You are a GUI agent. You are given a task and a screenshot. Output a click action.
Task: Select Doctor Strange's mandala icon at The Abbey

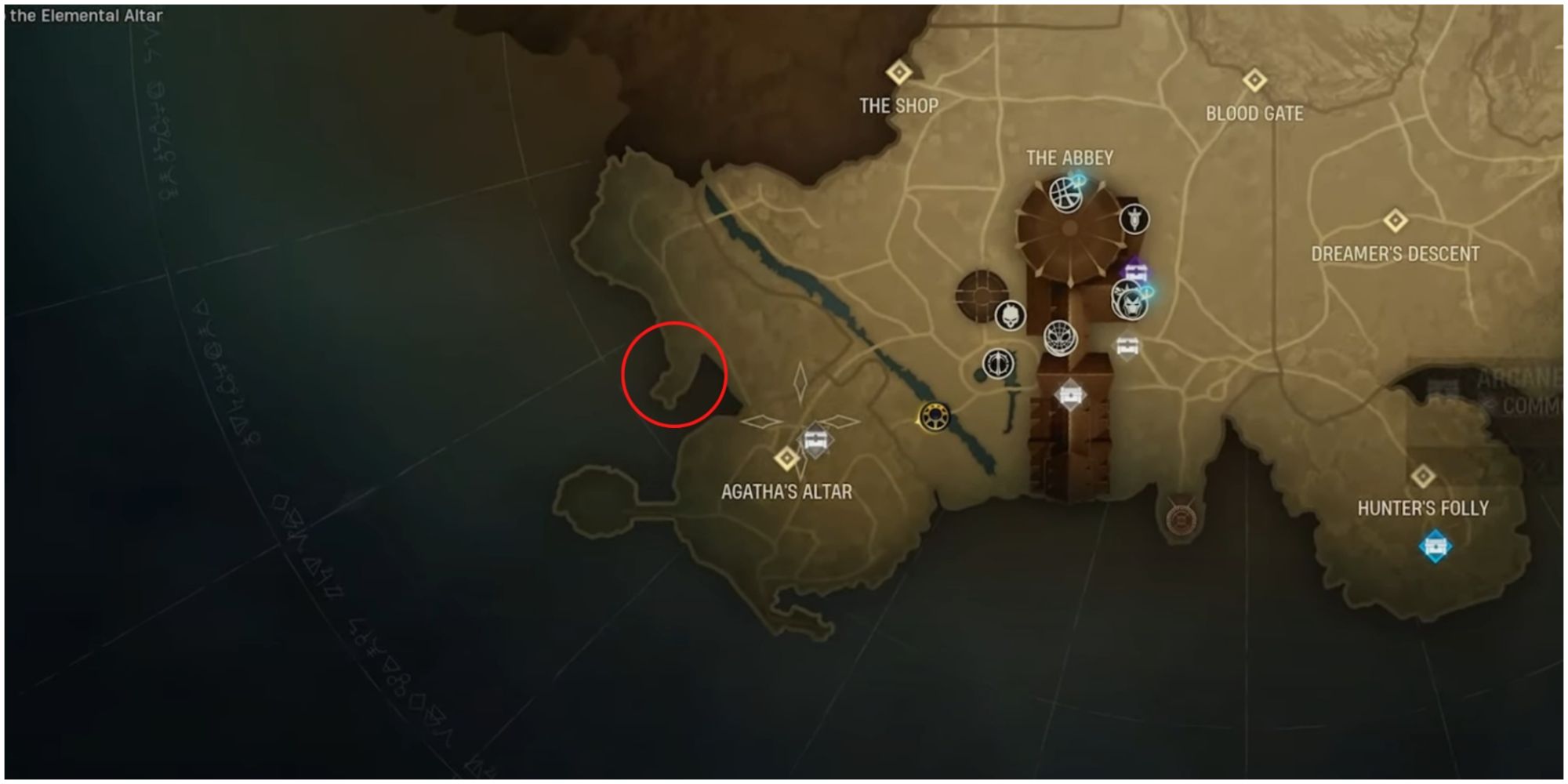click(x=1065, y=196)
